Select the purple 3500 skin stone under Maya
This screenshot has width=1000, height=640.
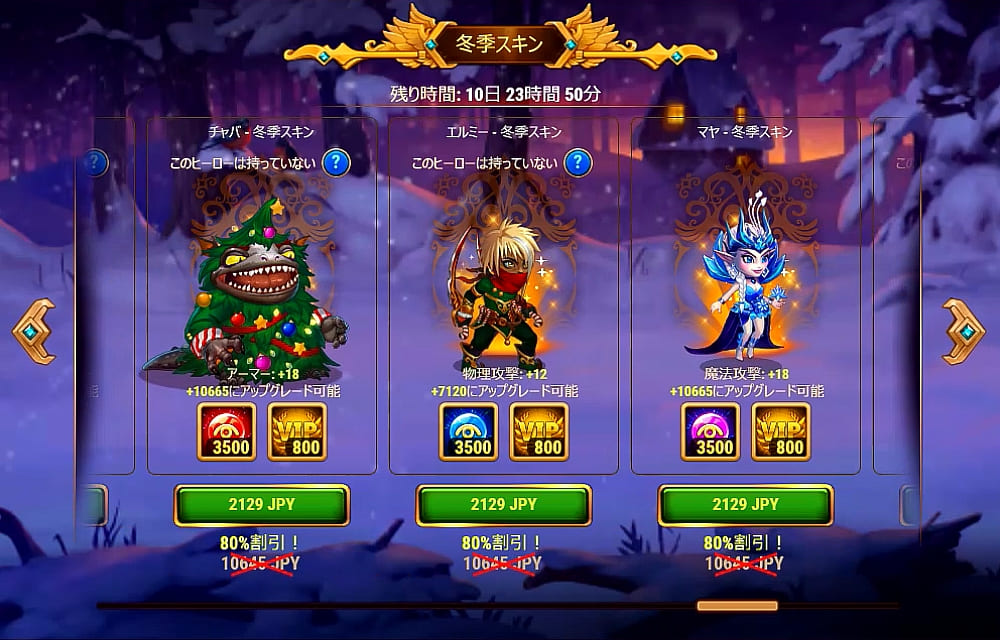coord(710,432)
